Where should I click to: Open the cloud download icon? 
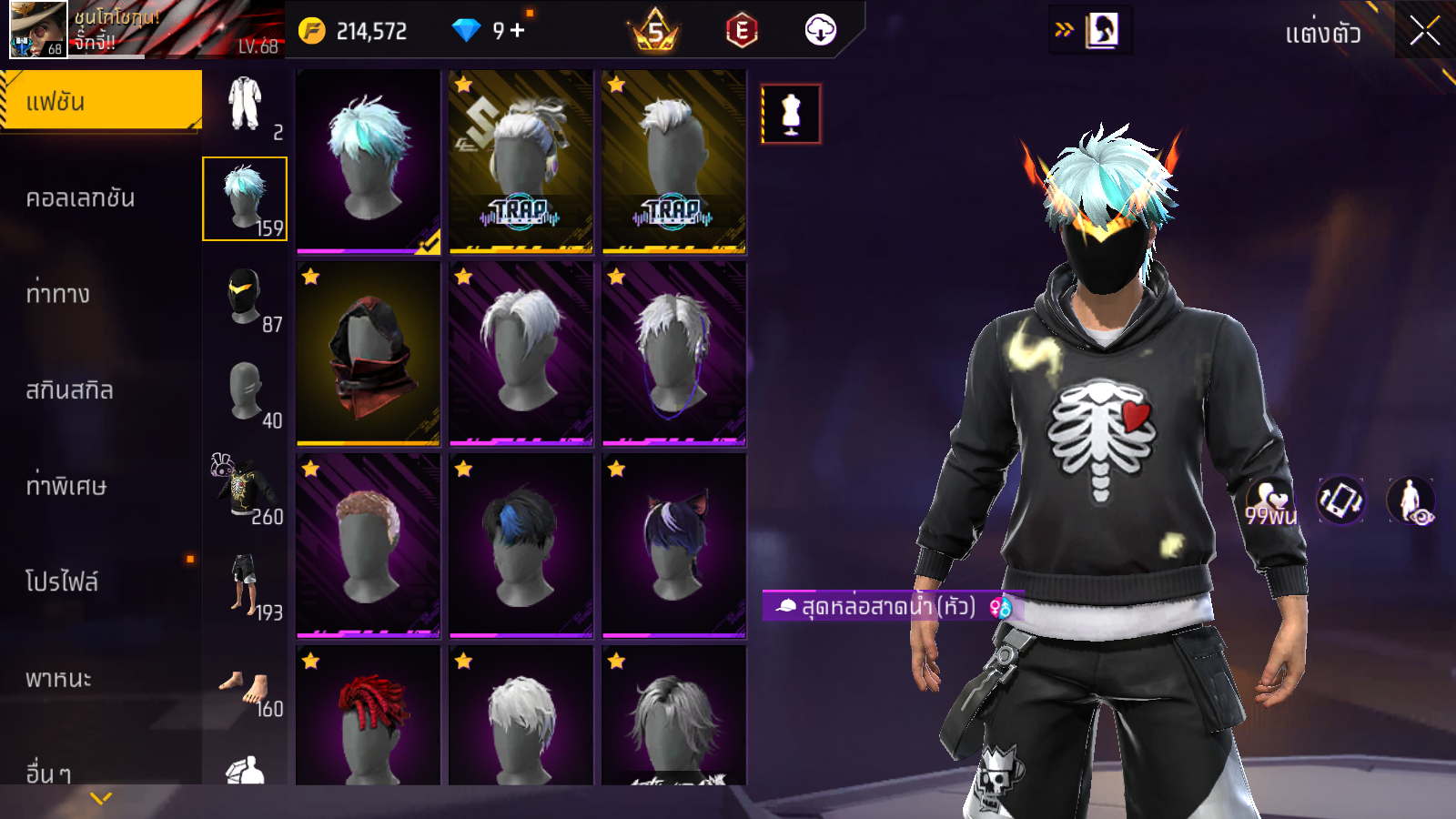click(820, 31)
